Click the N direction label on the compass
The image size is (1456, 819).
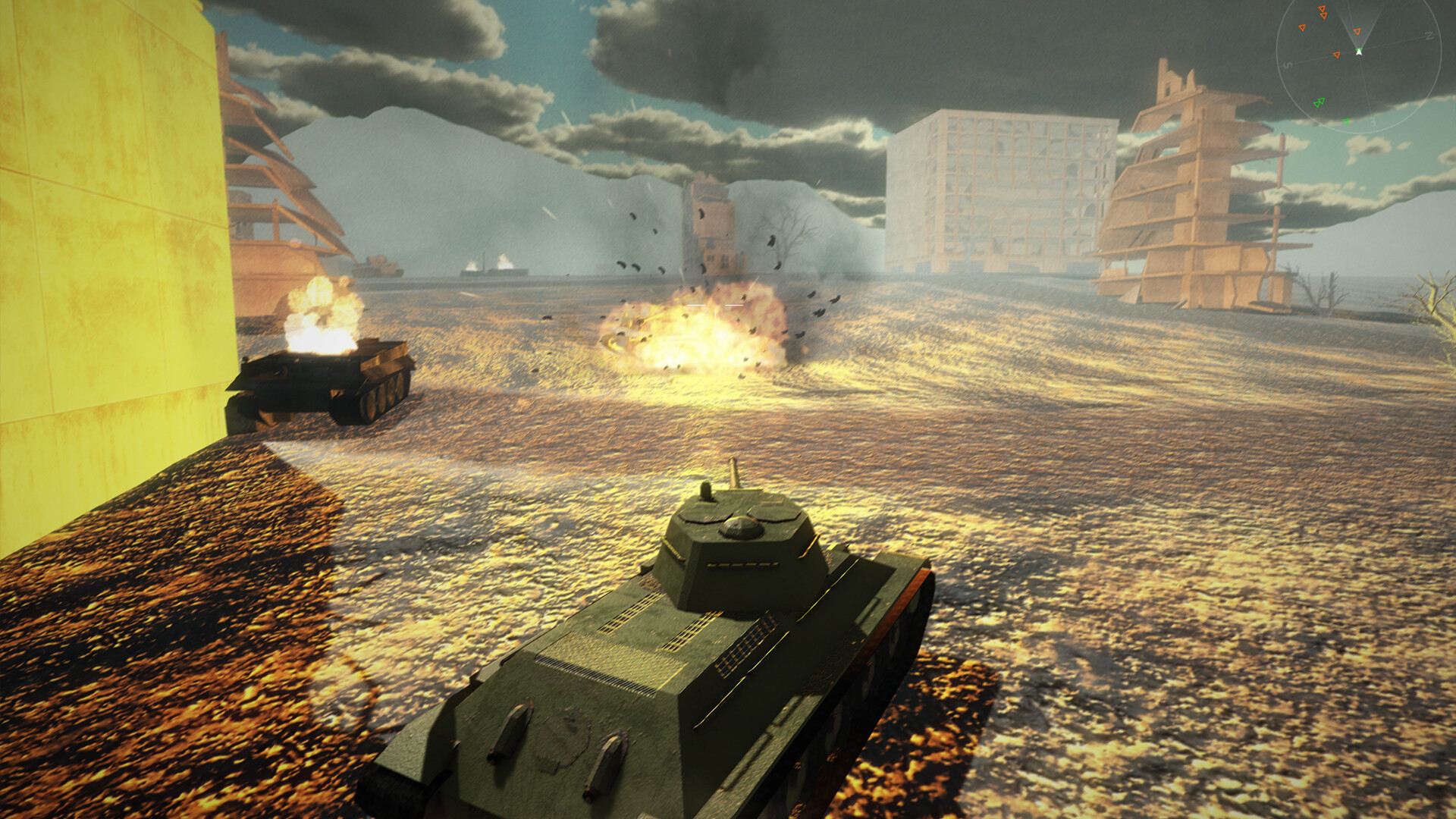pyautogui.click(x=1429, y=36)
